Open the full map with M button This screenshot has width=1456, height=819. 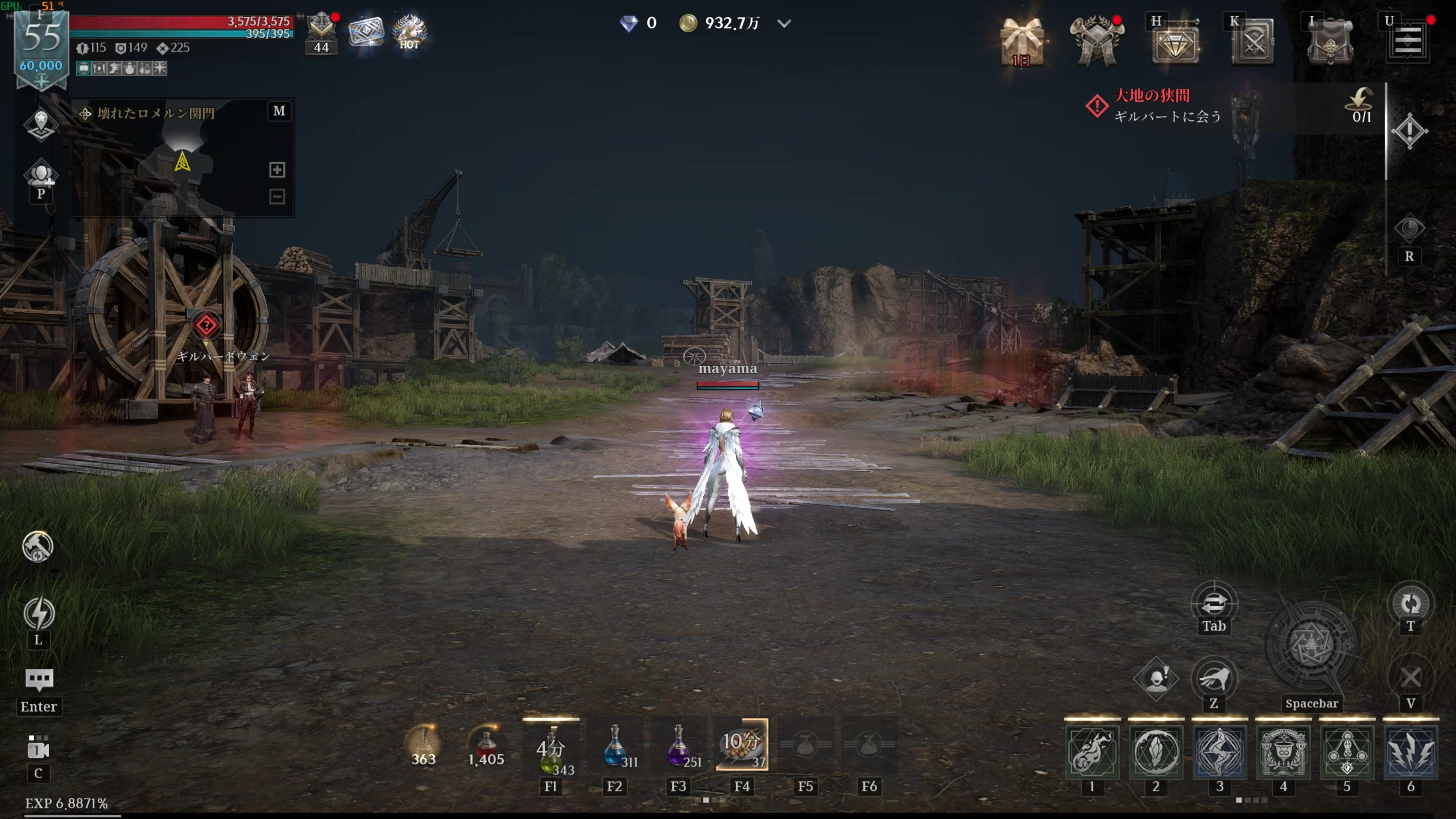point(279,111)
